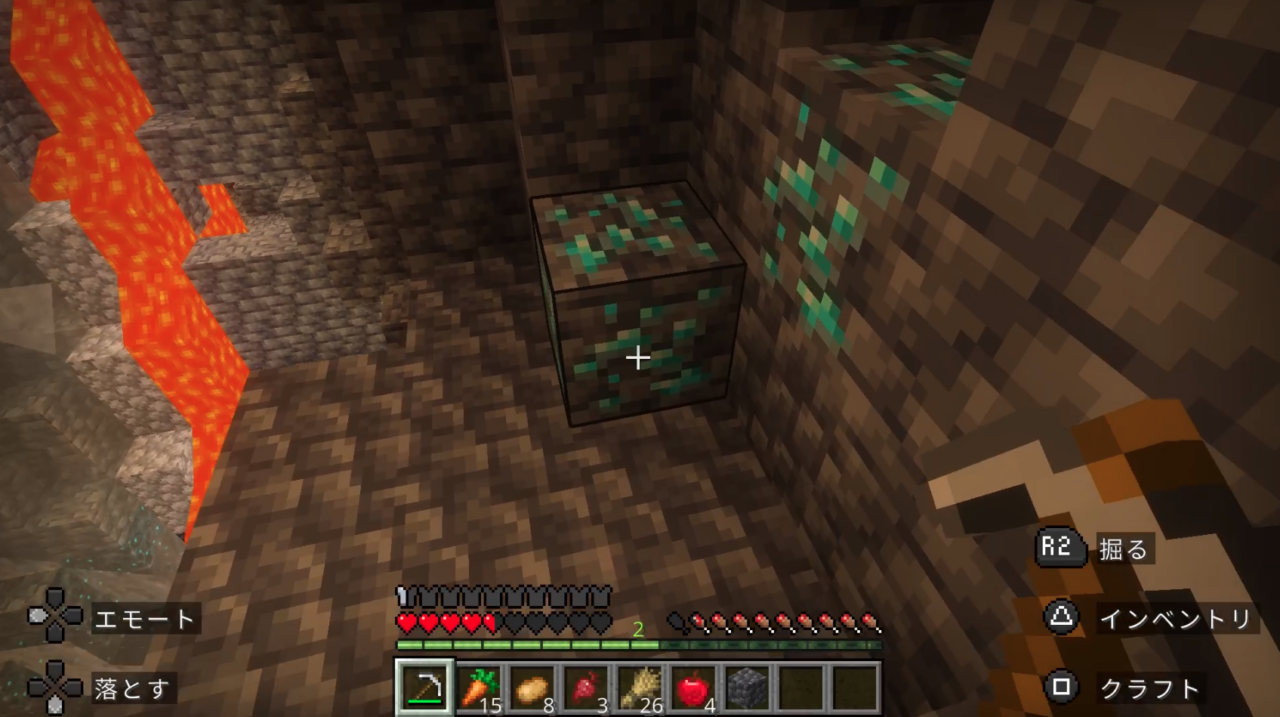Pick the beetroot slot in the hotbar
The height and width of the screenshot is (717, 1280).
click(x=586, y=687)
